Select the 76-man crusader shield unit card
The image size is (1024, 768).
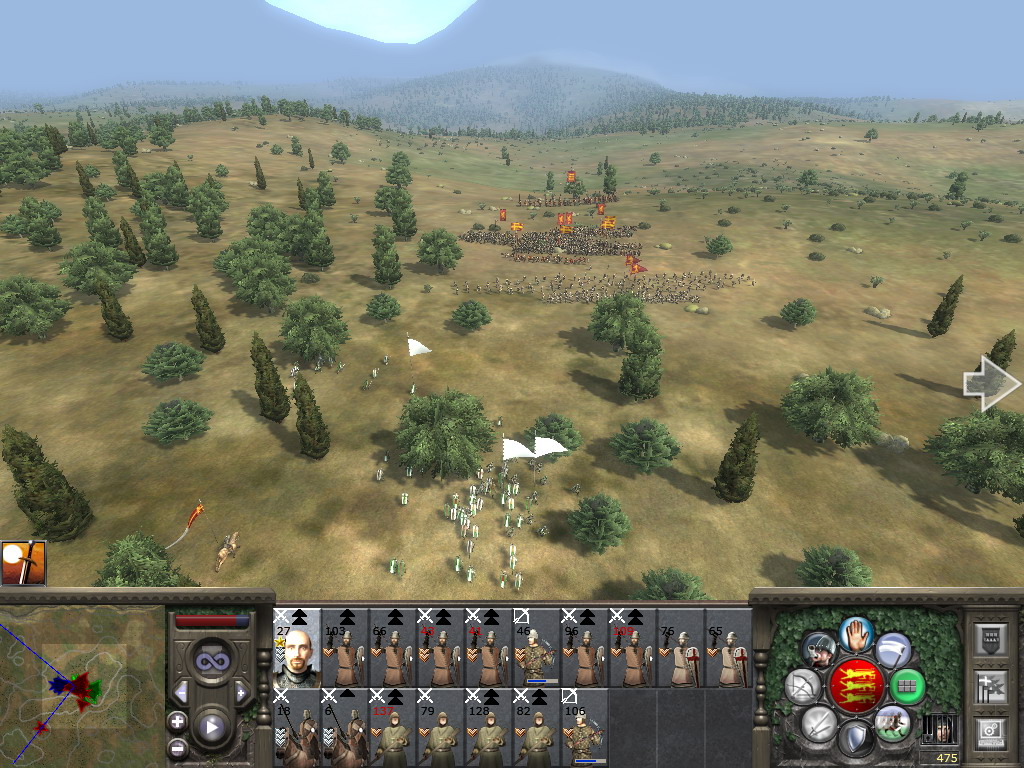click(681, 648)
